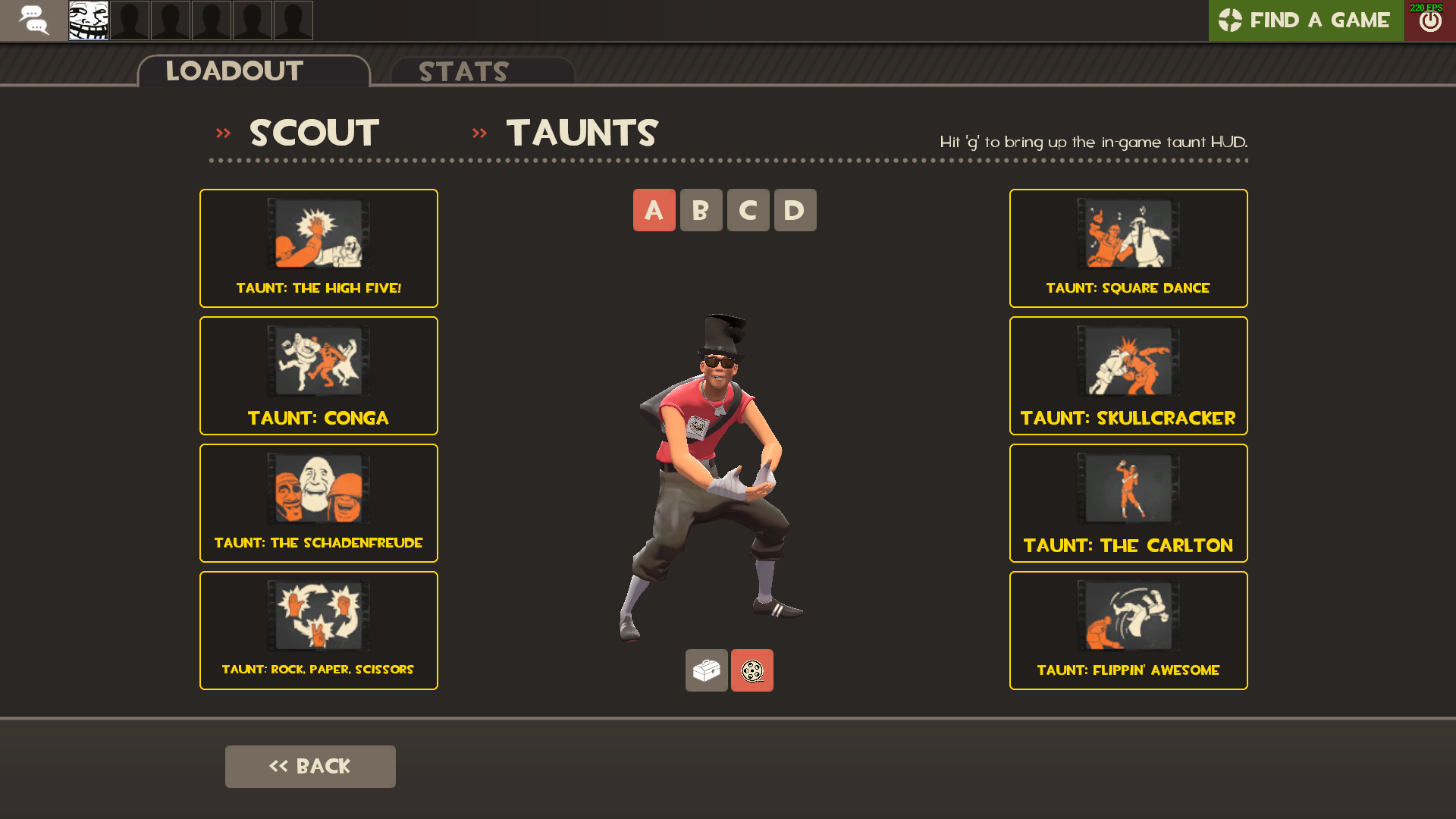
Task: Open the Rock, Paper, Scissors taunt slot
Action: (318, 630)
